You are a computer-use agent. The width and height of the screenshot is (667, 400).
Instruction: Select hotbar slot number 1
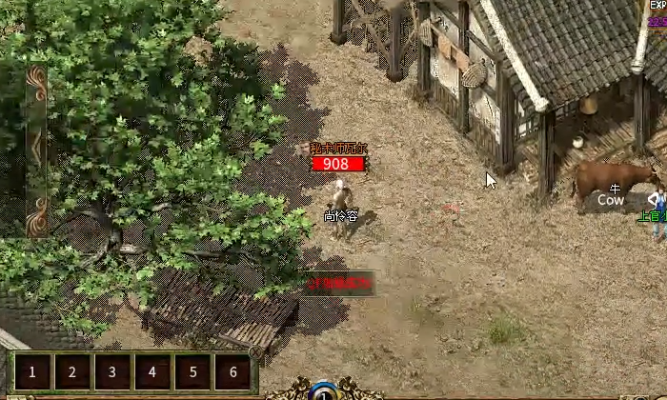tap(32, 373)
